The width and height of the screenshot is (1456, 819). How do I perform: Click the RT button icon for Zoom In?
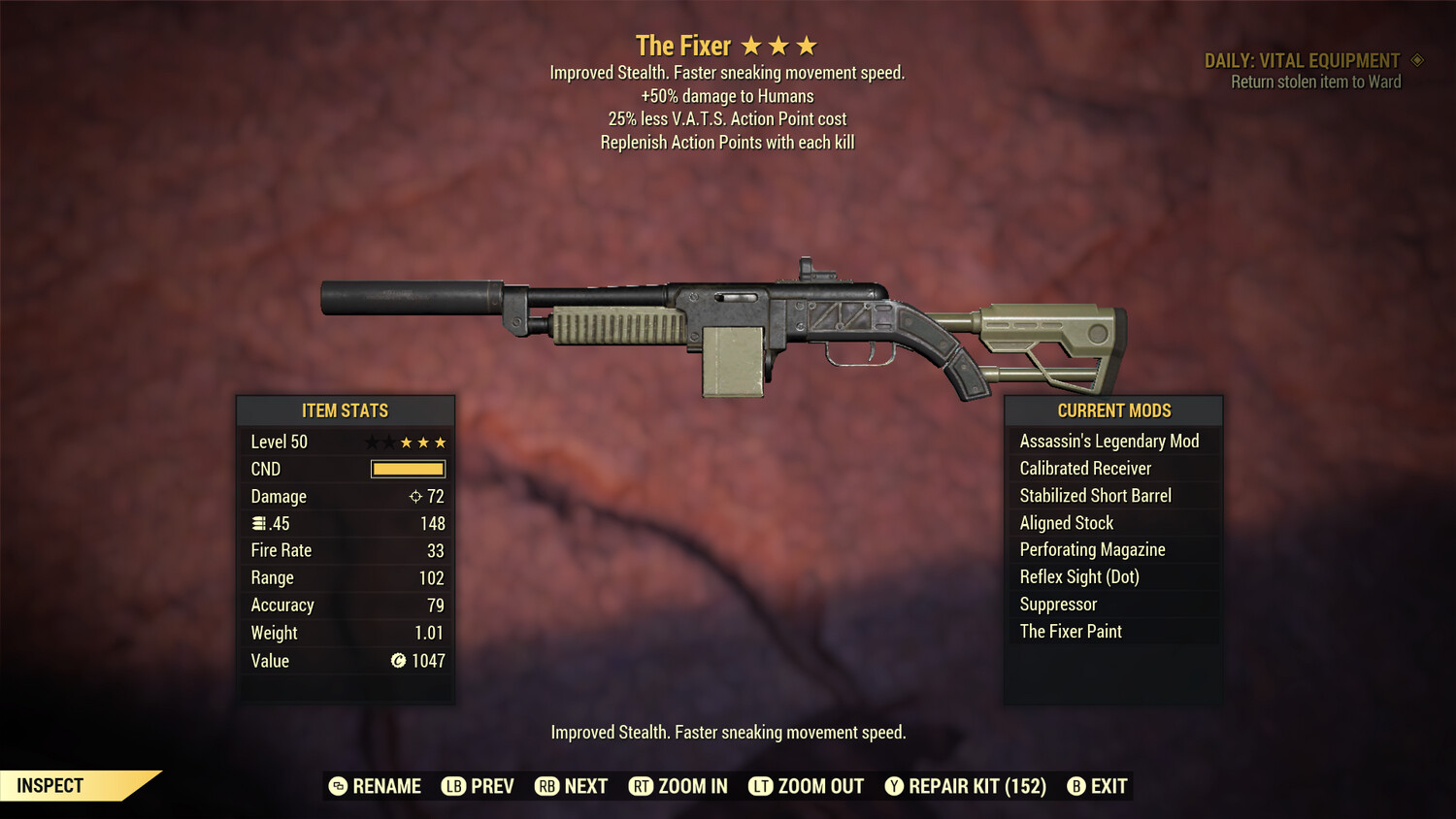pos(642,786)
